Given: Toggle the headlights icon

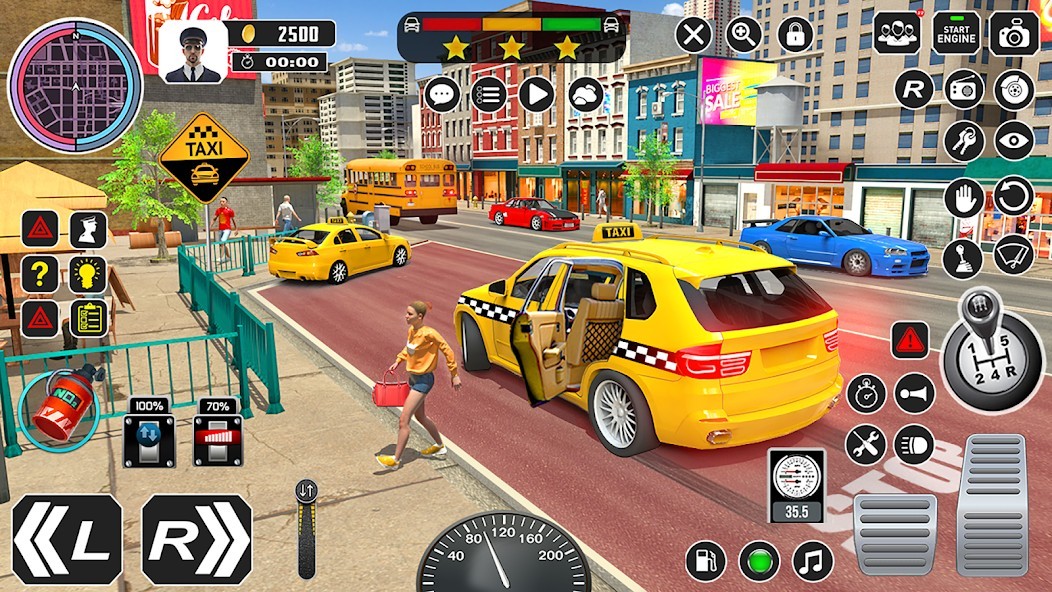Looking at the screenshot, I should (914, 444).
